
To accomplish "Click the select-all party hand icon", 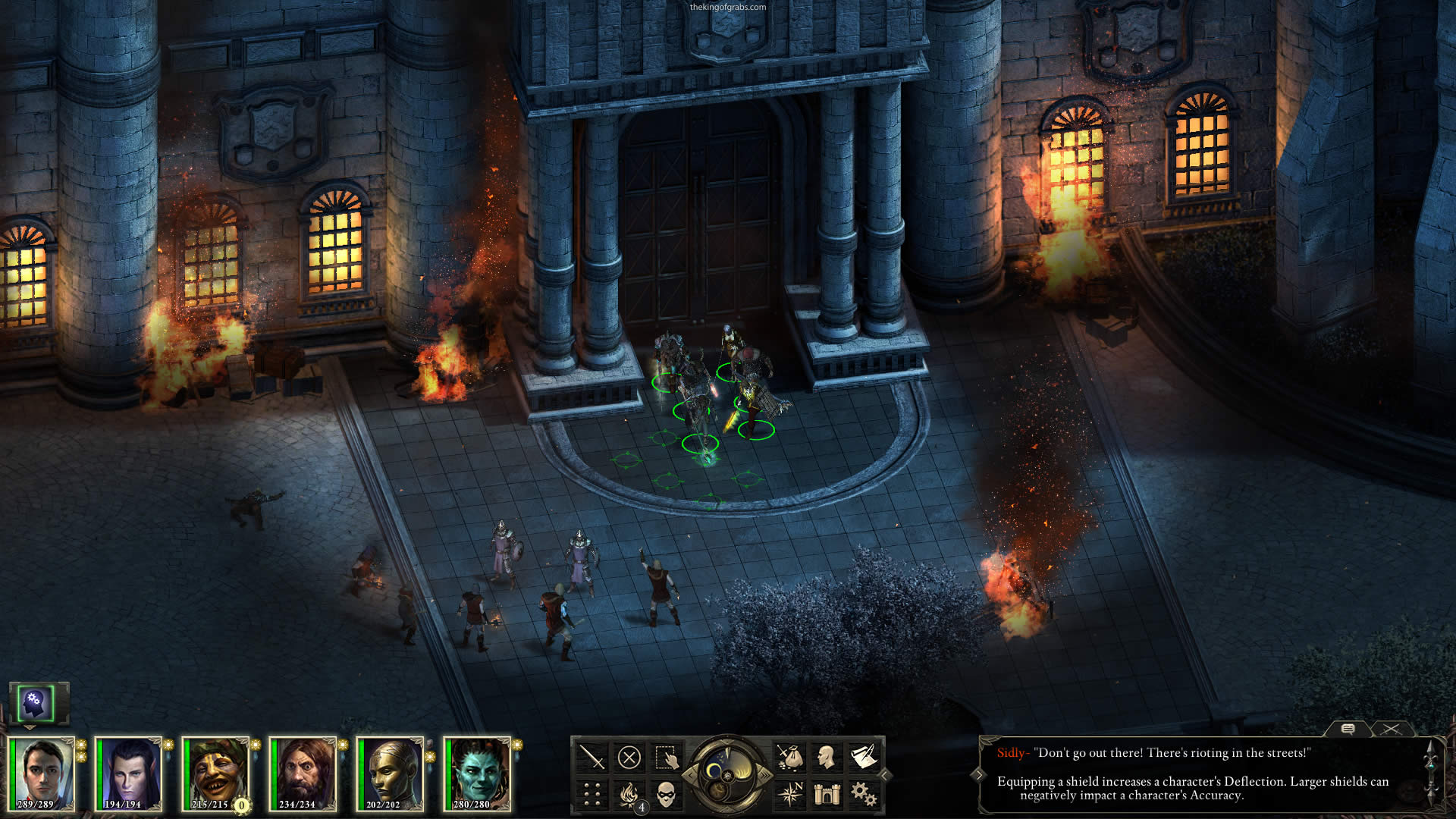I will click(x=666, y=758).
